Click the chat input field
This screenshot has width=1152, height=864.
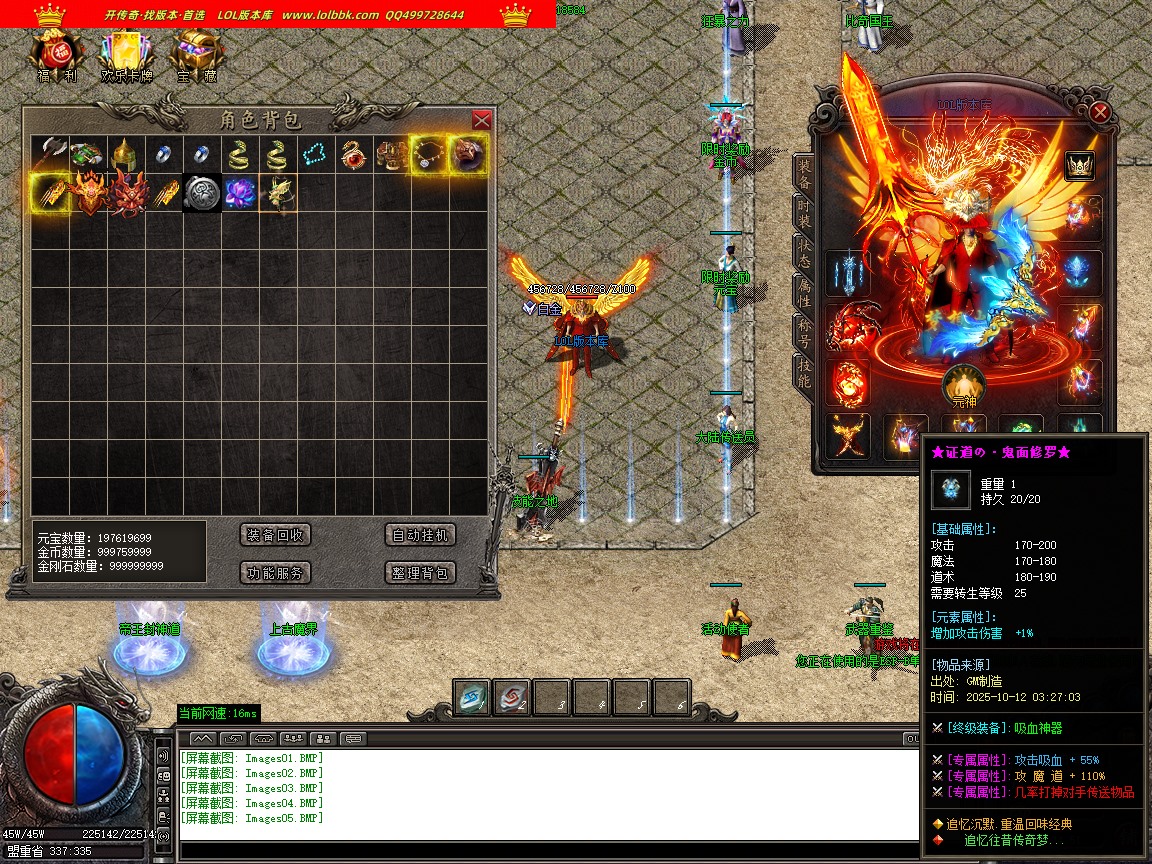click(540, 850)
